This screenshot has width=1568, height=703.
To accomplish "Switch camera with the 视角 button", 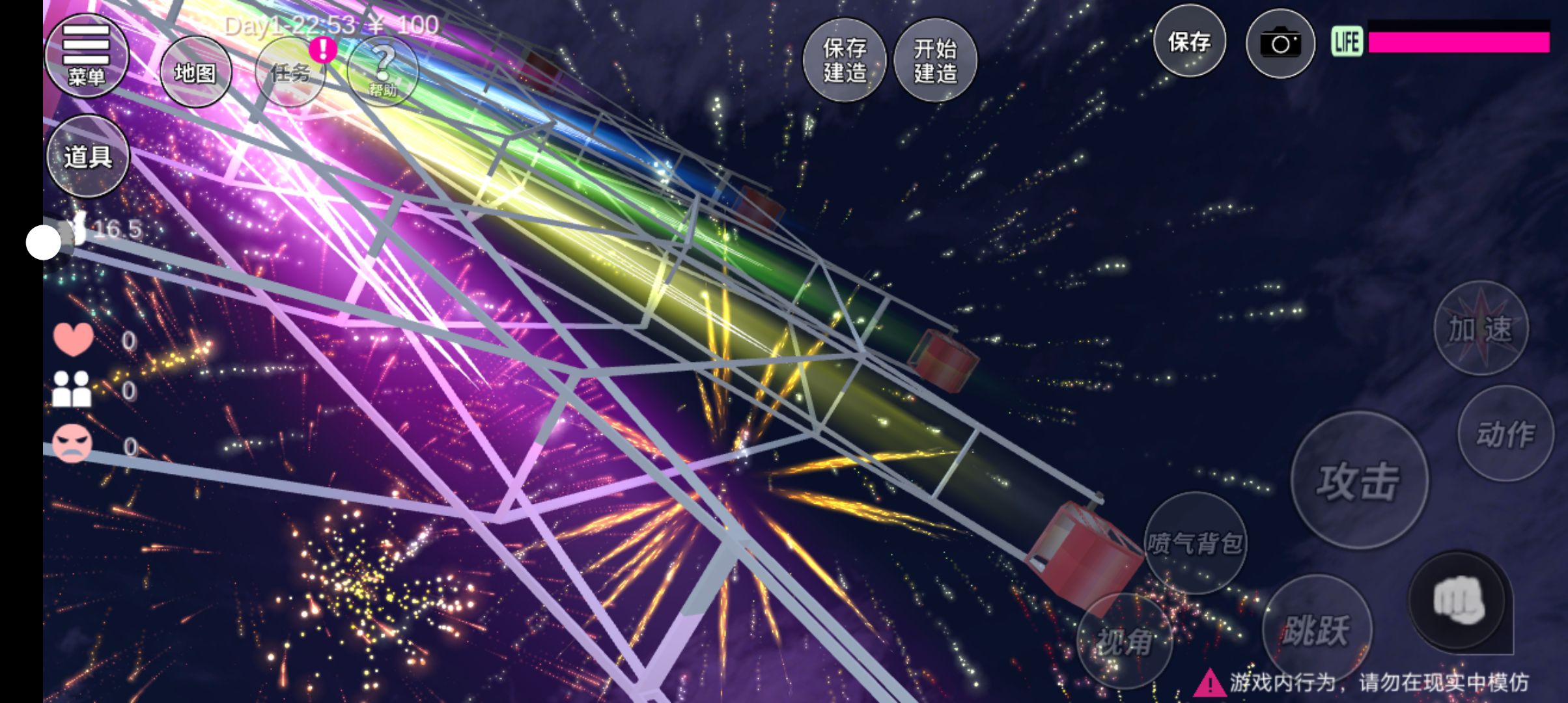I will 1125,642.
